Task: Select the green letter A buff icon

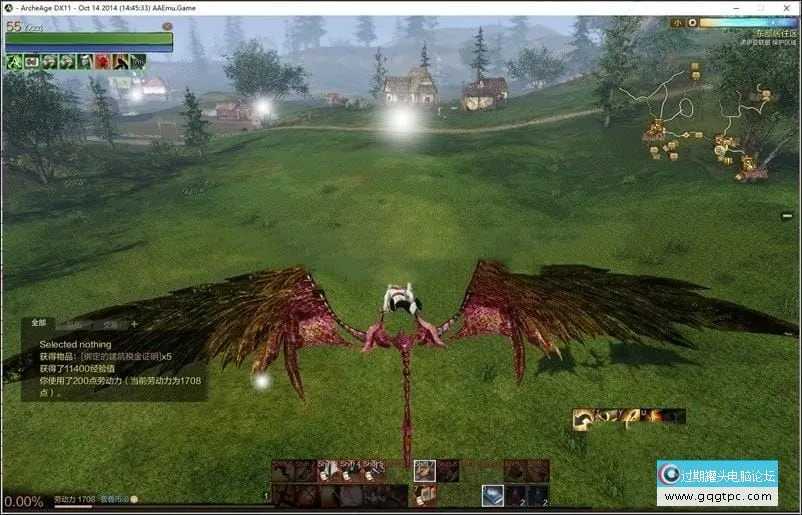Action: coord(15,62)
